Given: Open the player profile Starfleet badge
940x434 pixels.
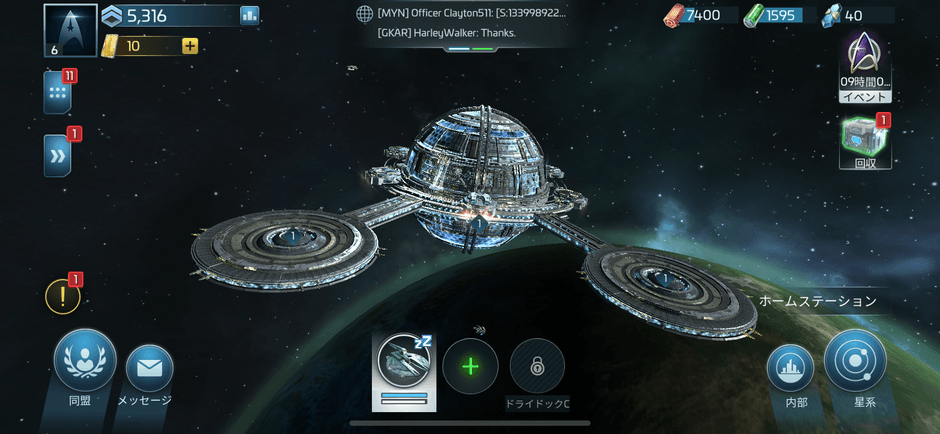Looking at the screenshot, I should [70, 30].
